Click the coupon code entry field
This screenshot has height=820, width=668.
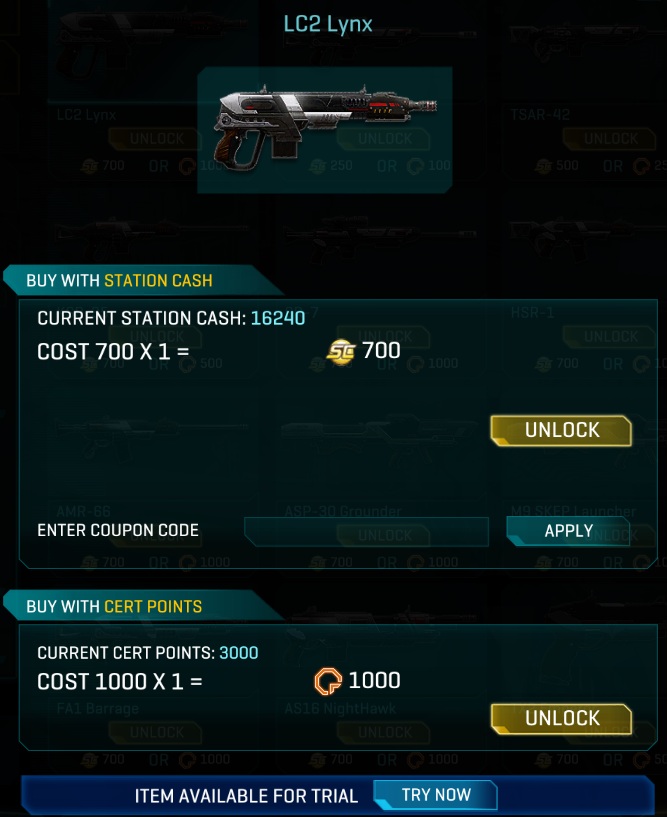366,531
